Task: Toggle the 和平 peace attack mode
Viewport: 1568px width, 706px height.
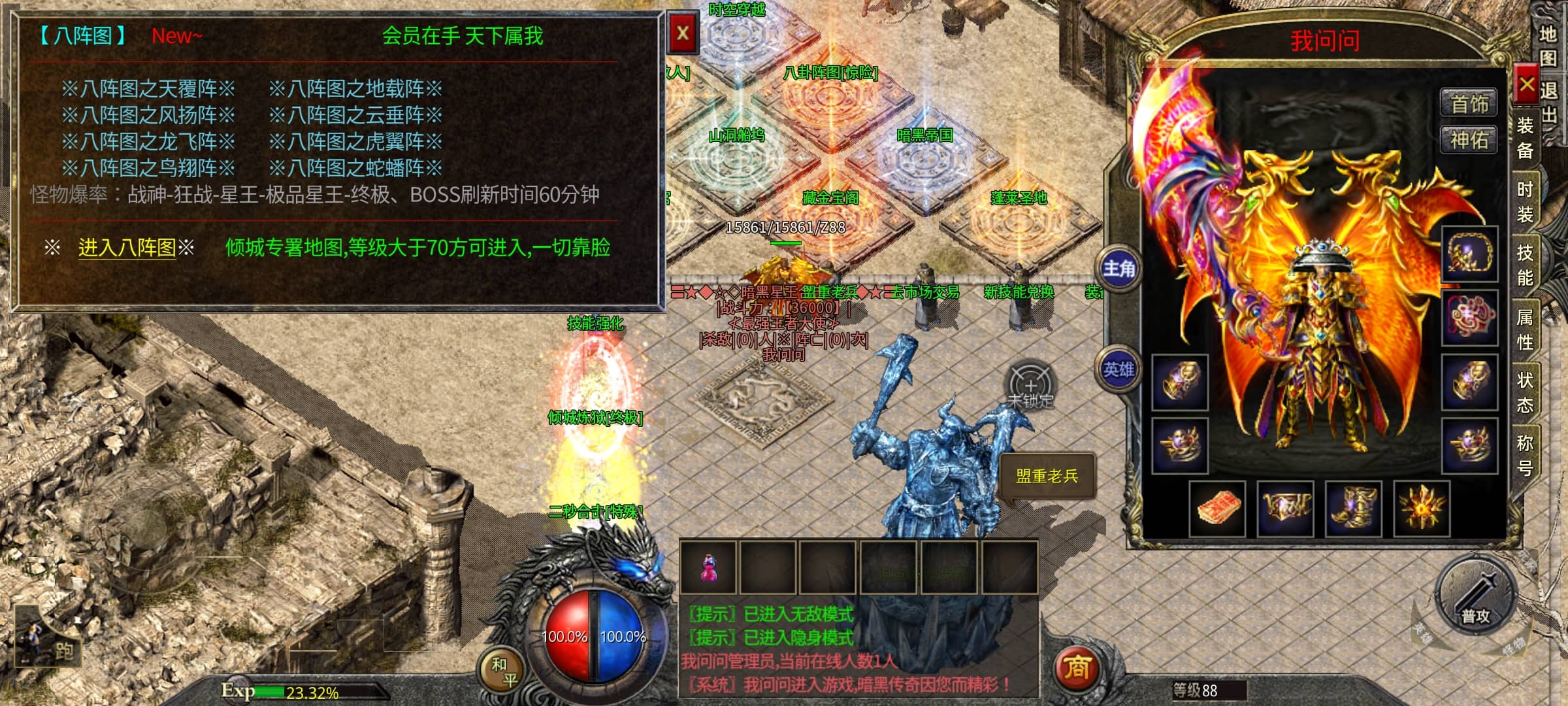Action: click(x=504, y=672)
